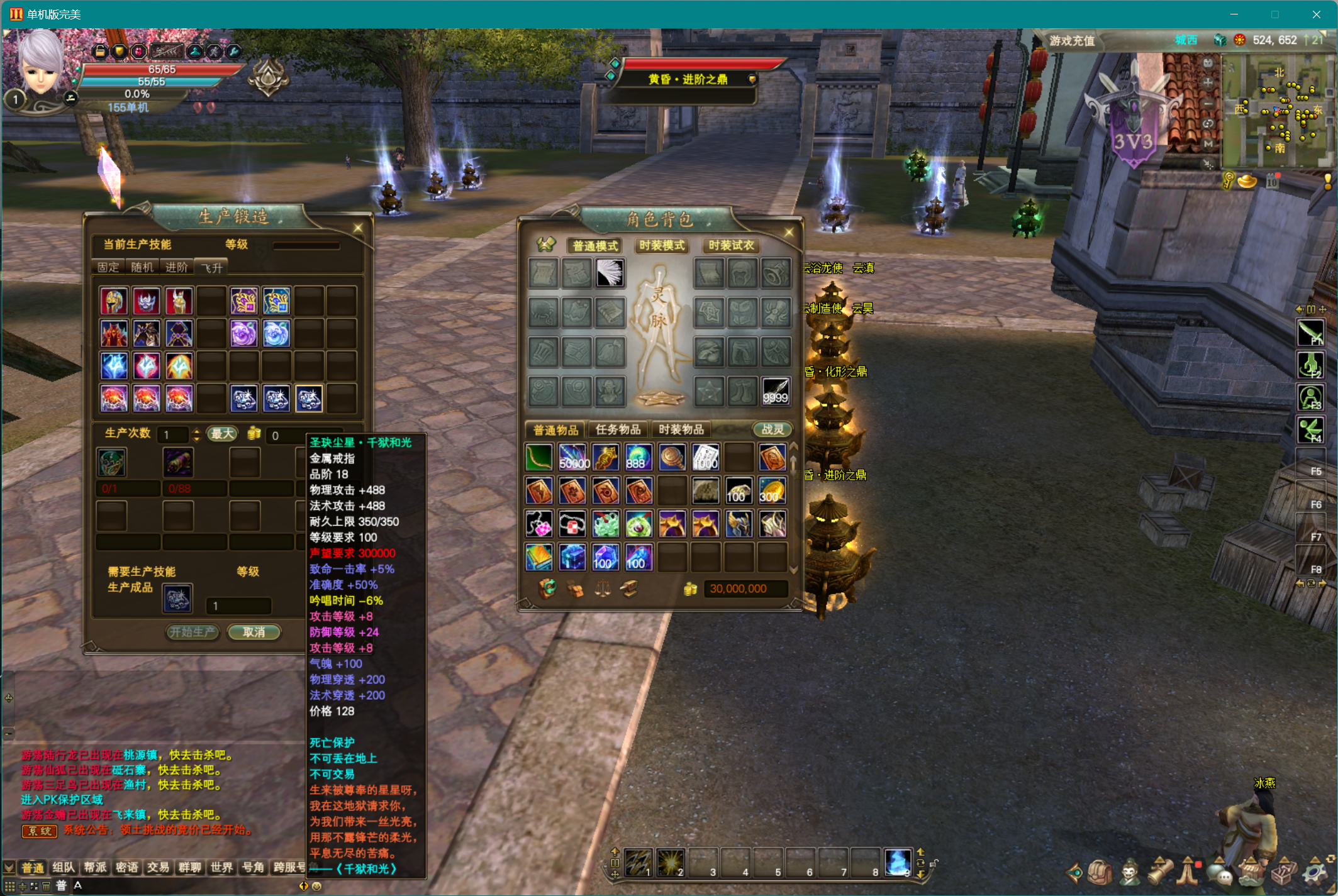Screen dimensions: 1338x896
Task: Click the 战灵 button in backpack
Action: pos(772,429)
